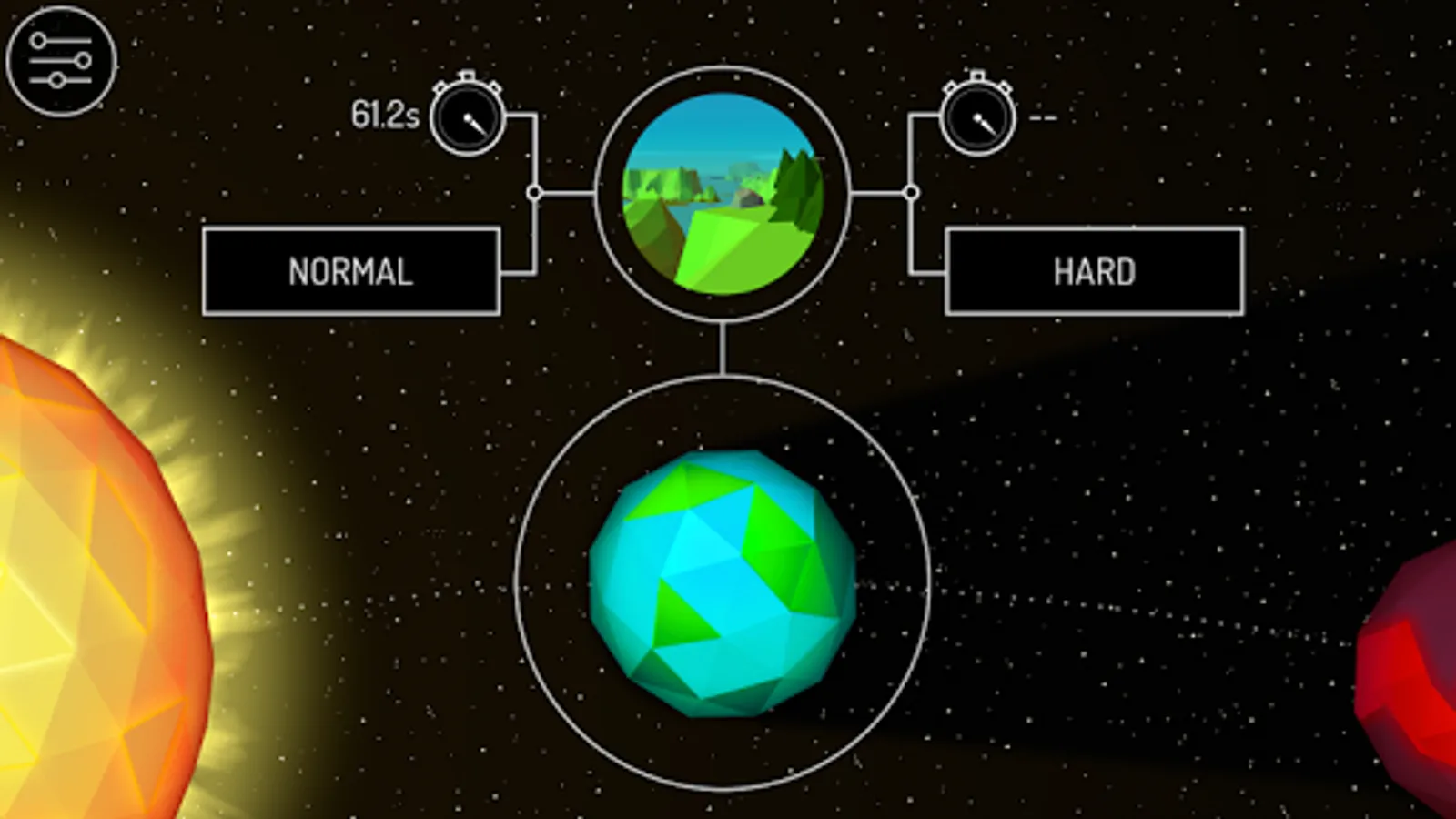
Task: Click the stopwatch icon next to 61.2s
Action: click(467, 116)
